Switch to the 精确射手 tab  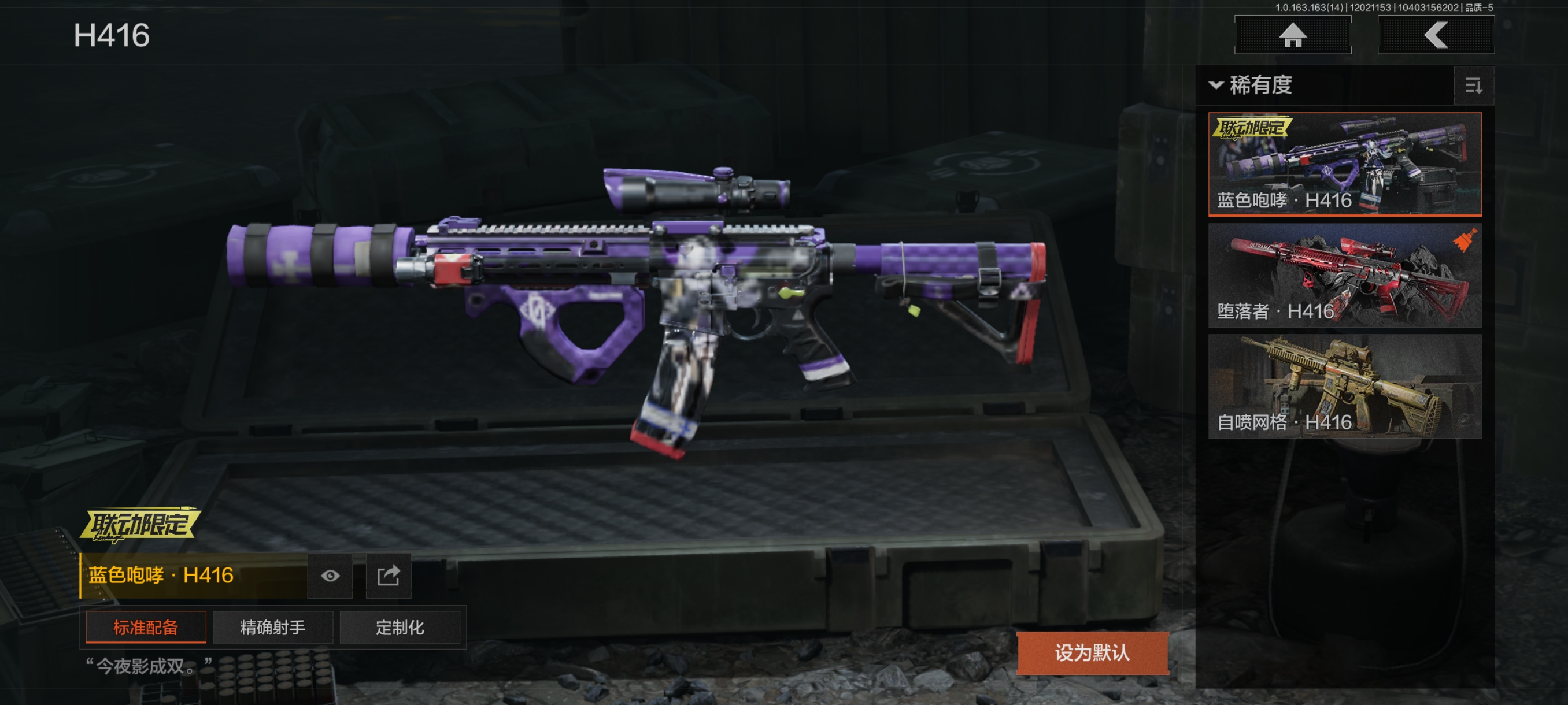coord(273,627)
